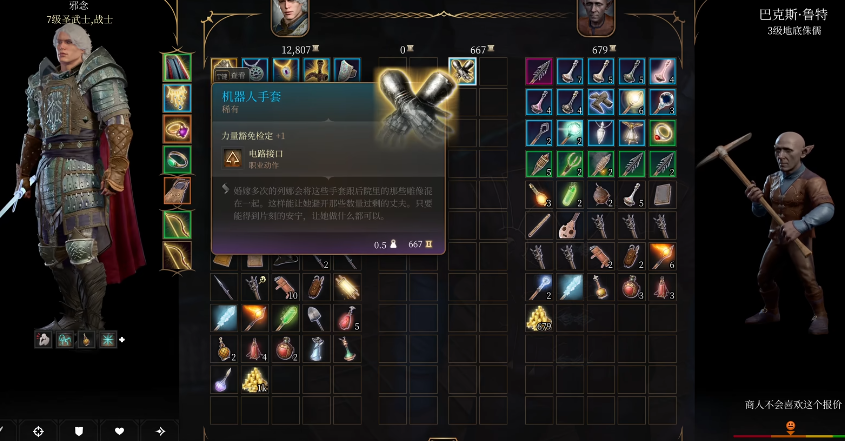Image resolution: width=845 pixels, height=441 pixels.
Task: Choose the merchant's grey book item
Action: (662, 194)
